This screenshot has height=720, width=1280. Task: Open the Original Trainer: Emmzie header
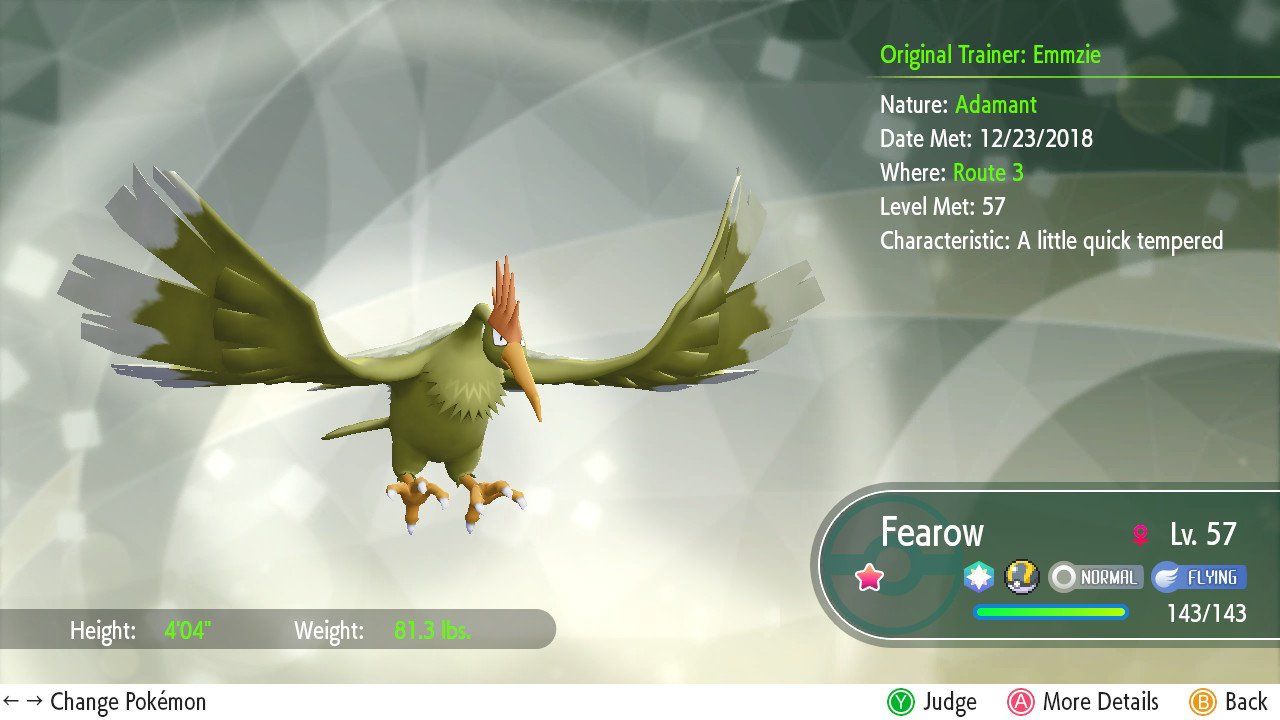coord(990,55)
